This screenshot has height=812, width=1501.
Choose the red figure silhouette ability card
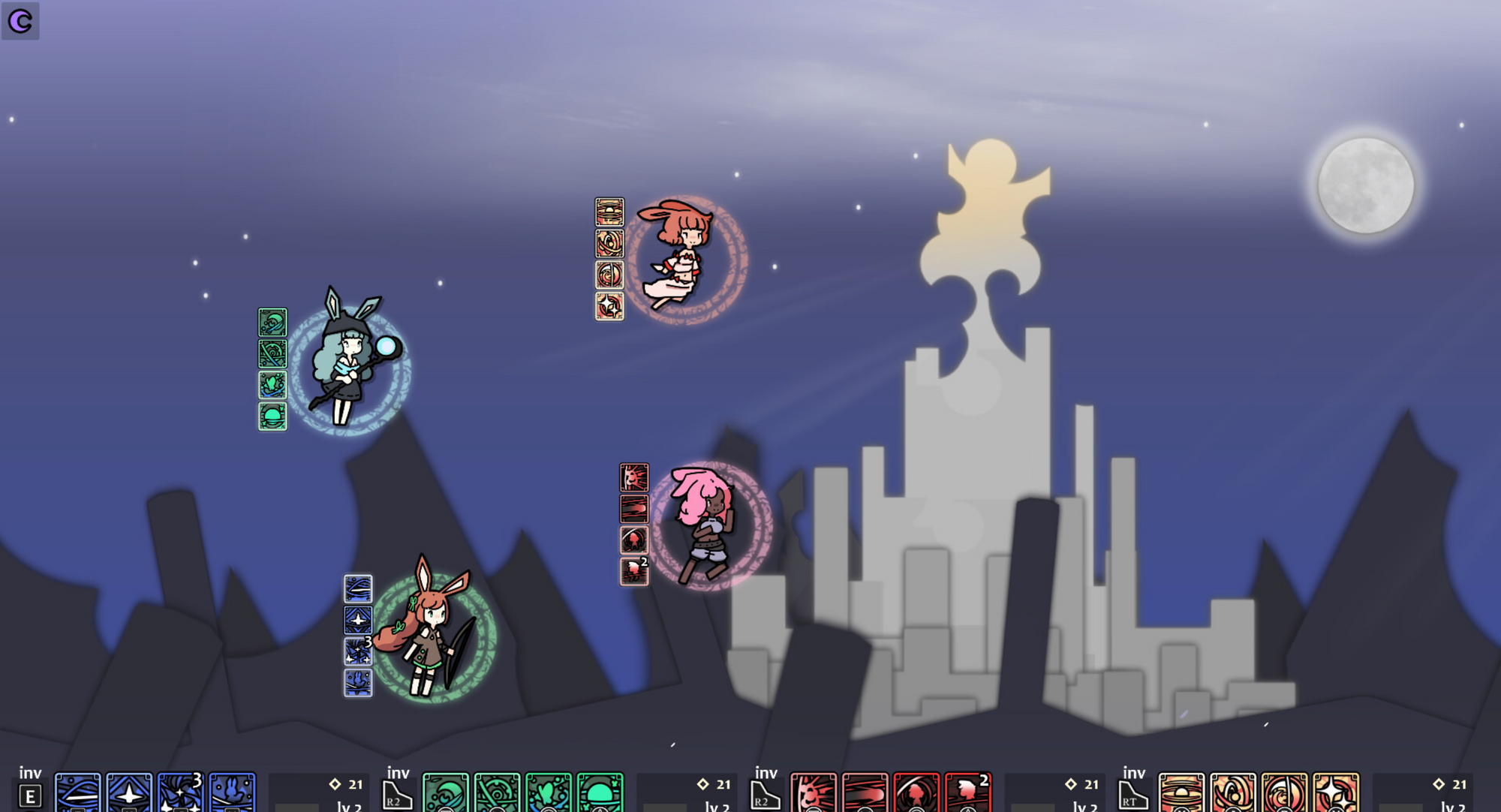pos(916,793)
